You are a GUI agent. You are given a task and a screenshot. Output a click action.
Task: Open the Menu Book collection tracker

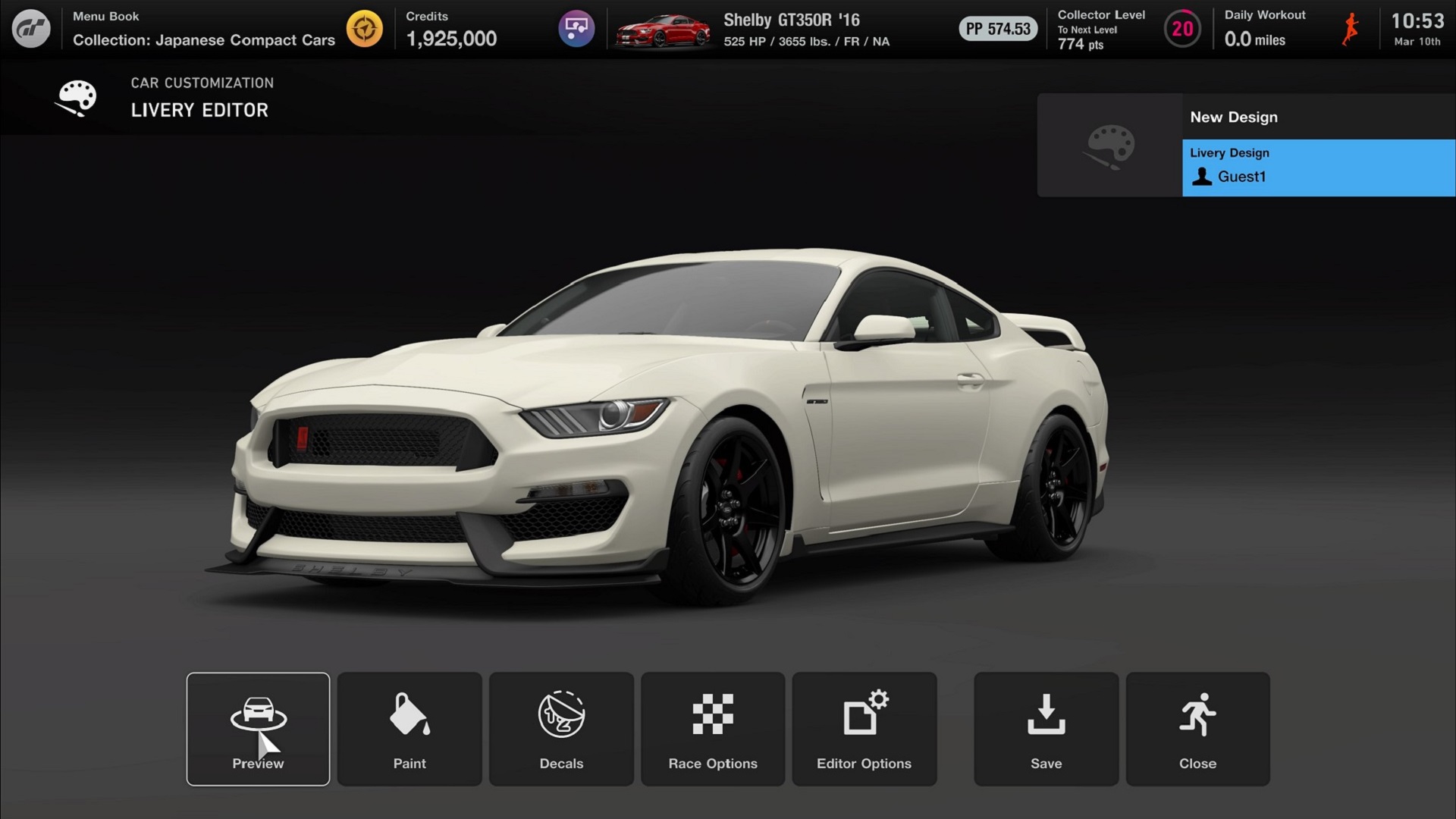click(x=365, y=29)
